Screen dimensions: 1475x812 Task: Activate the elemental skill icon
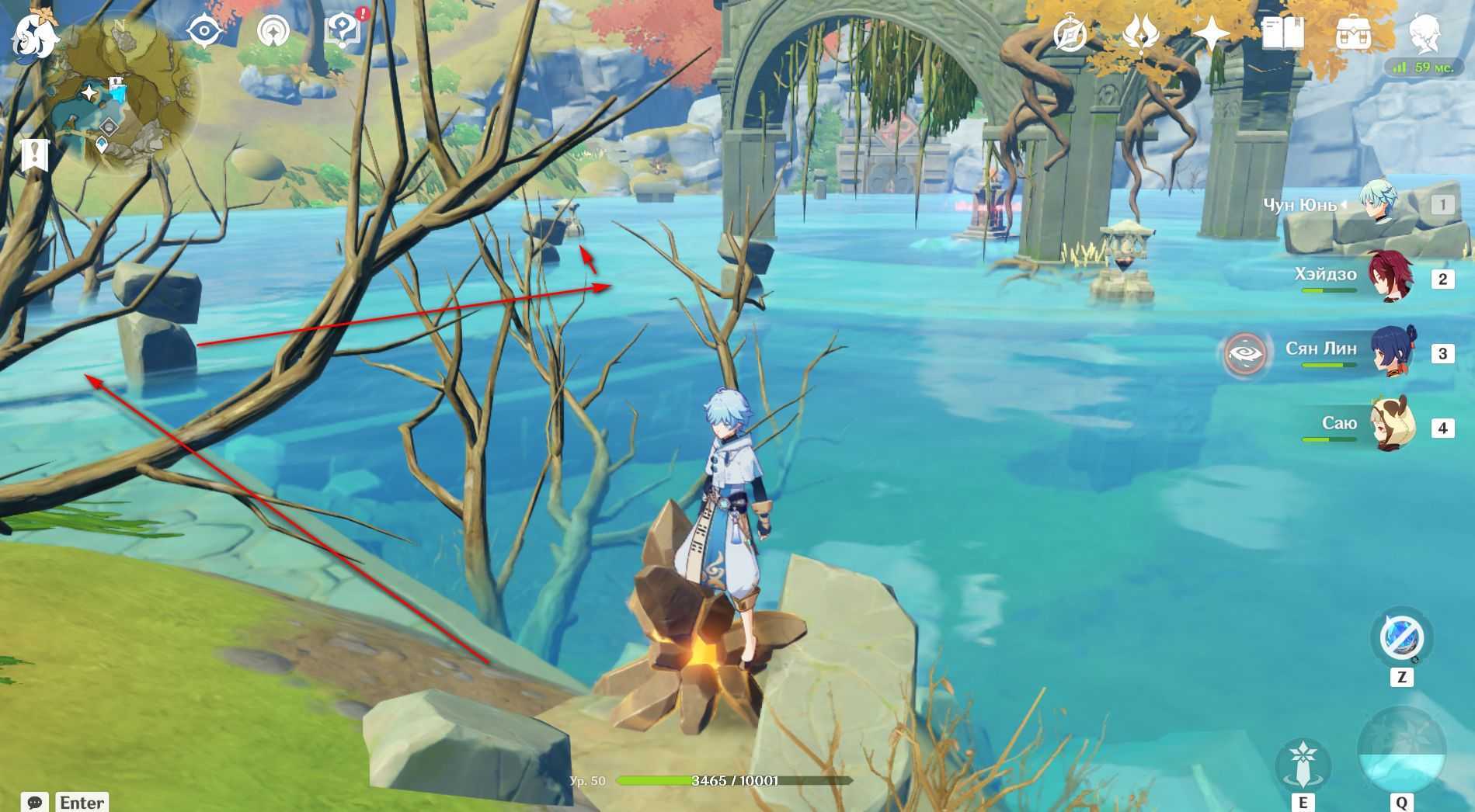[1303, 762]
